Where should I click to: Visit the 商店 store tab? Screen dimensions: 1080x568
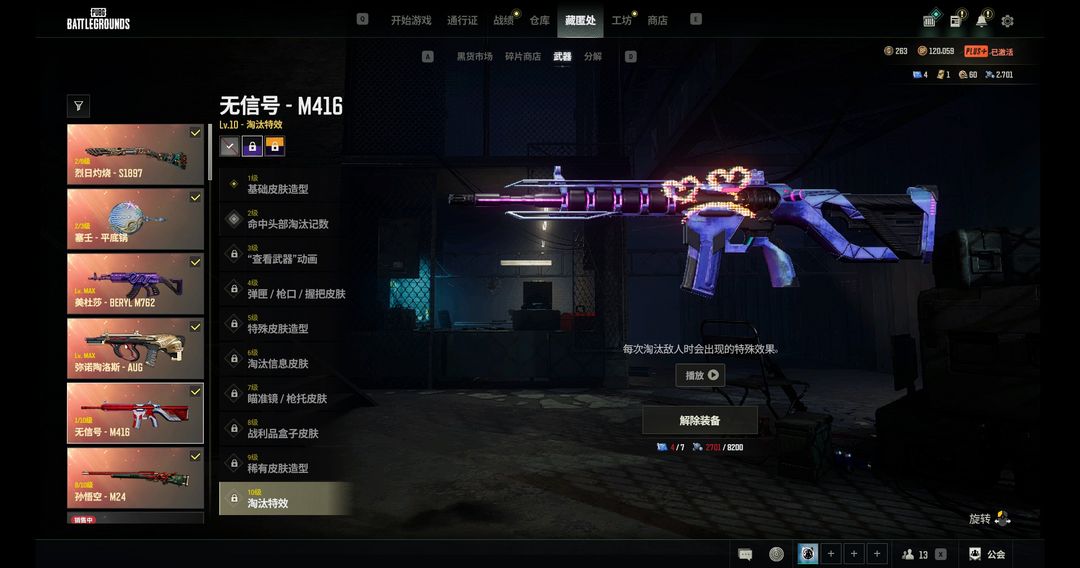click(657, 20)
